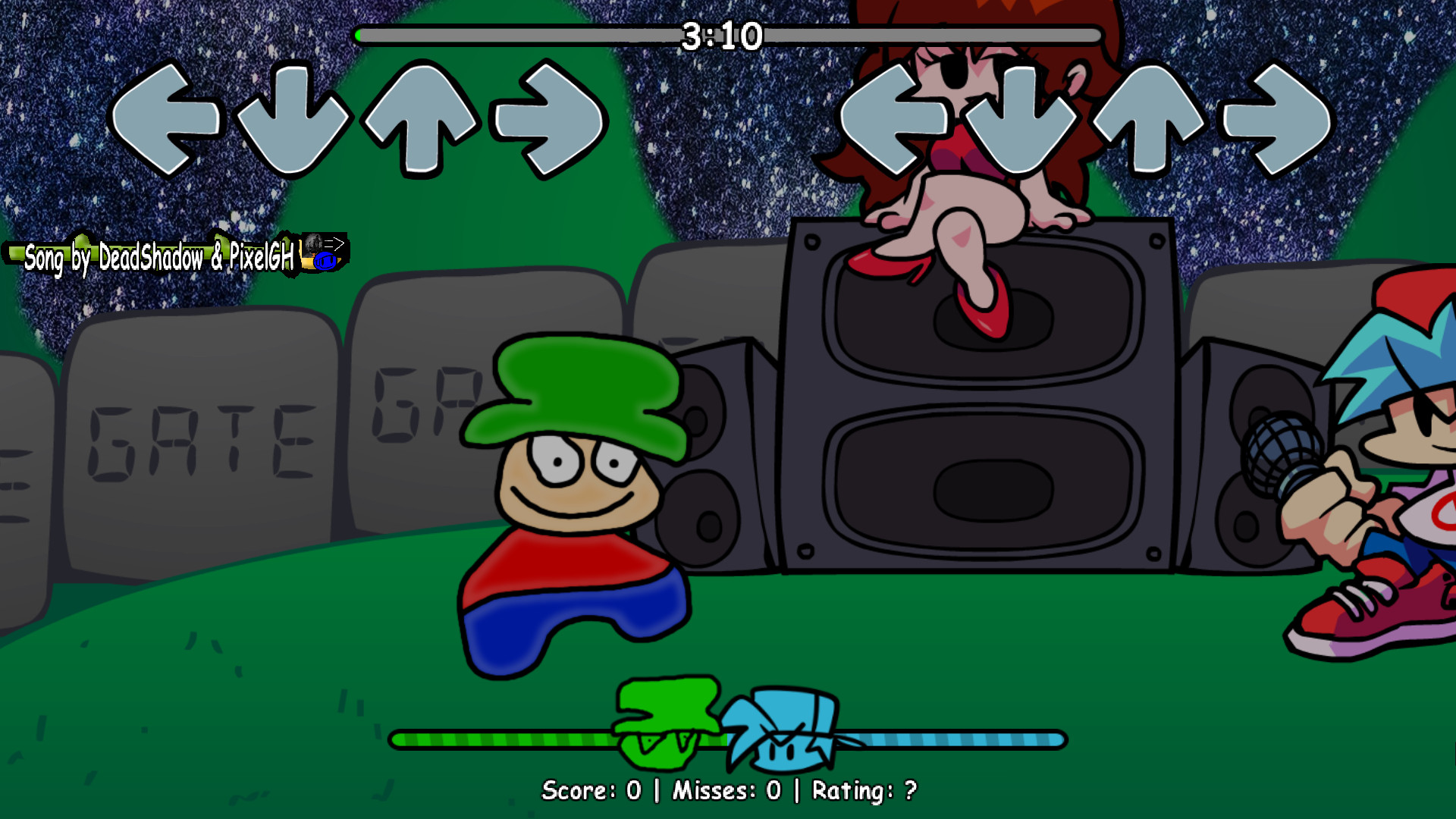This screenshot has width=1456, height=819.
Task: Click the Score: 0 text
Action: coord(591,791)
